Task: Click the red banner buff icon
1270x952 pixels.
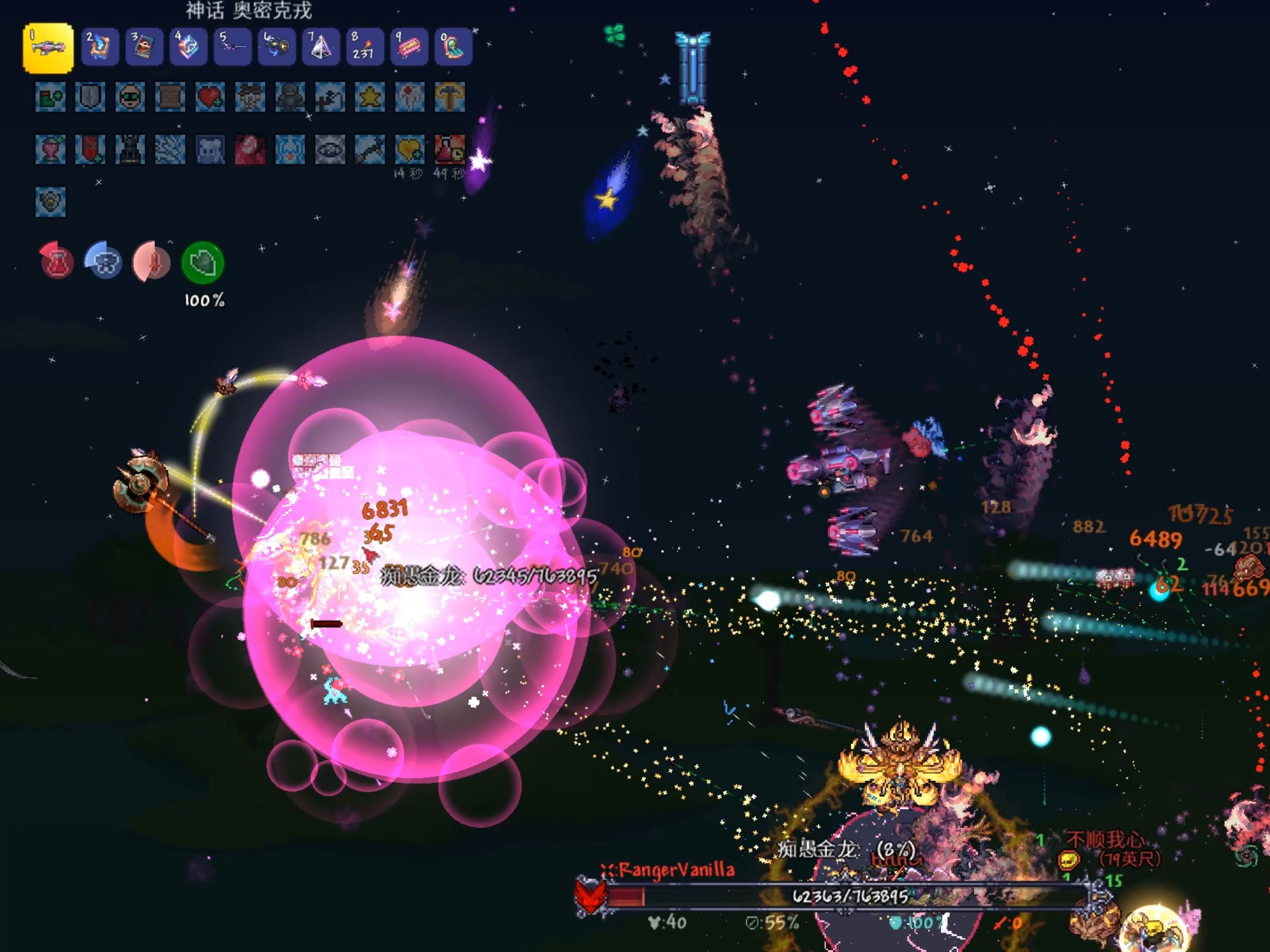Action: 90,149
